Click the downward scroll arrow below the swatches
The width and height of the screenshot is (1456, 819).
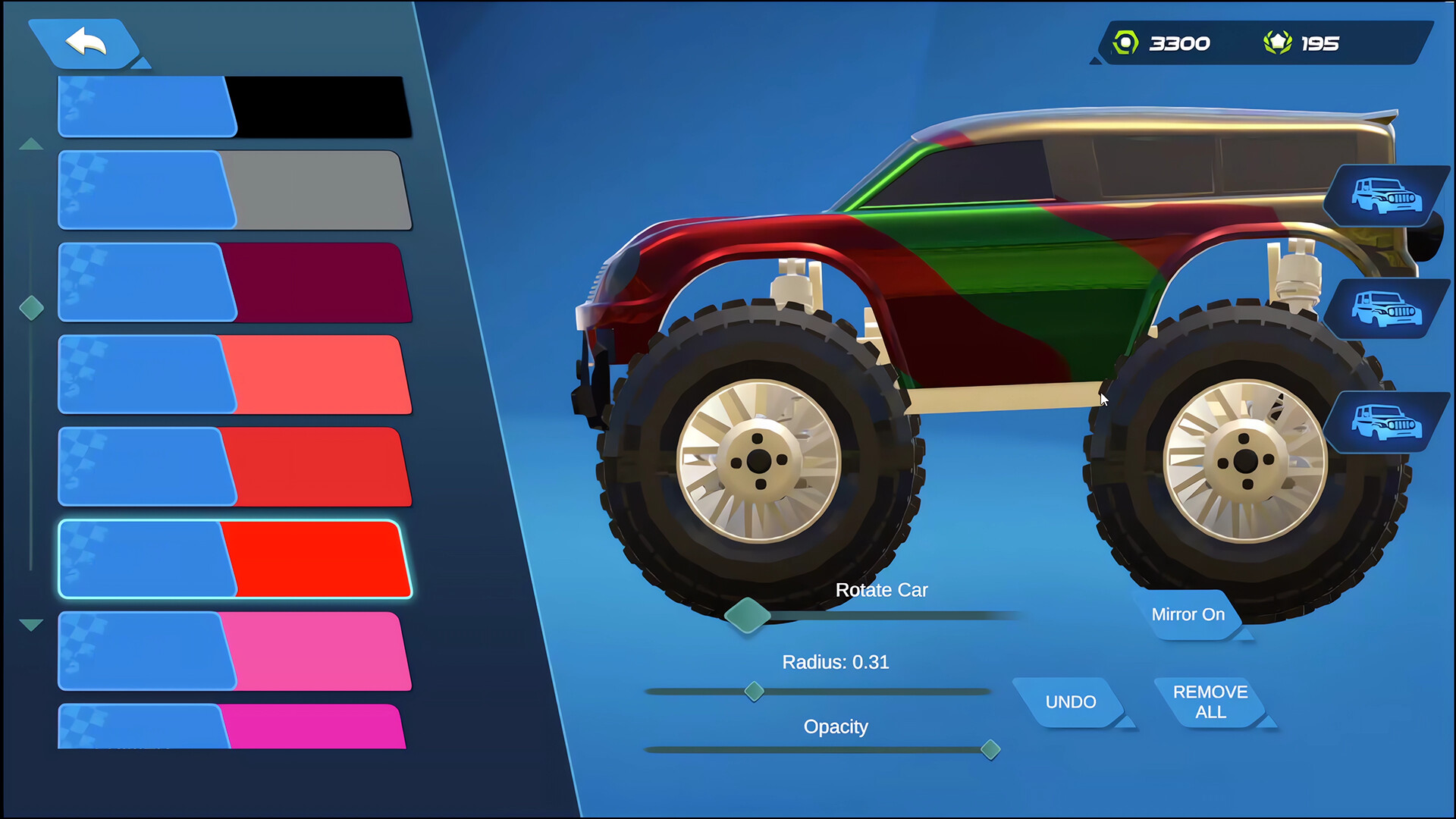31,624
